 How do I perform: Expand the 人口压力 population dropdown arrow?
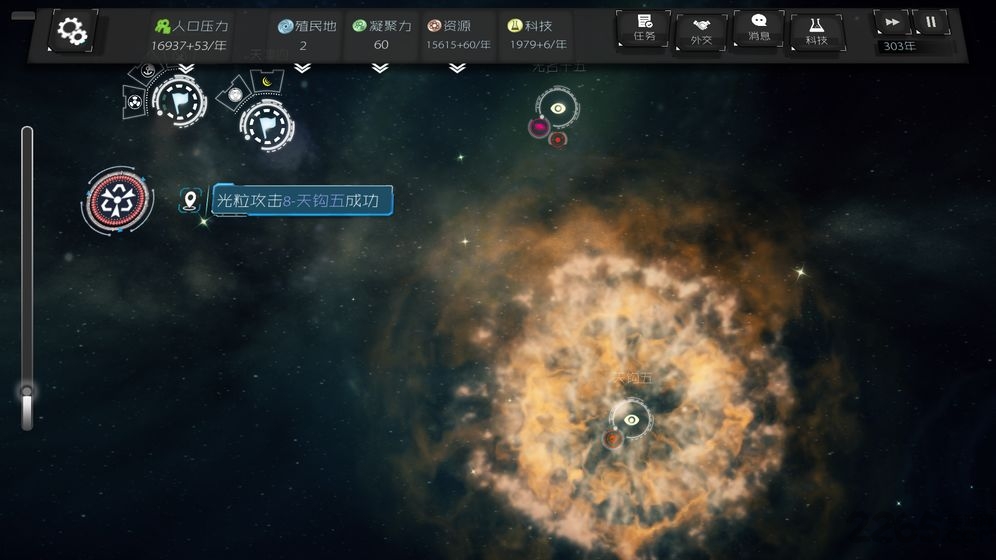[x=186, y=68]
